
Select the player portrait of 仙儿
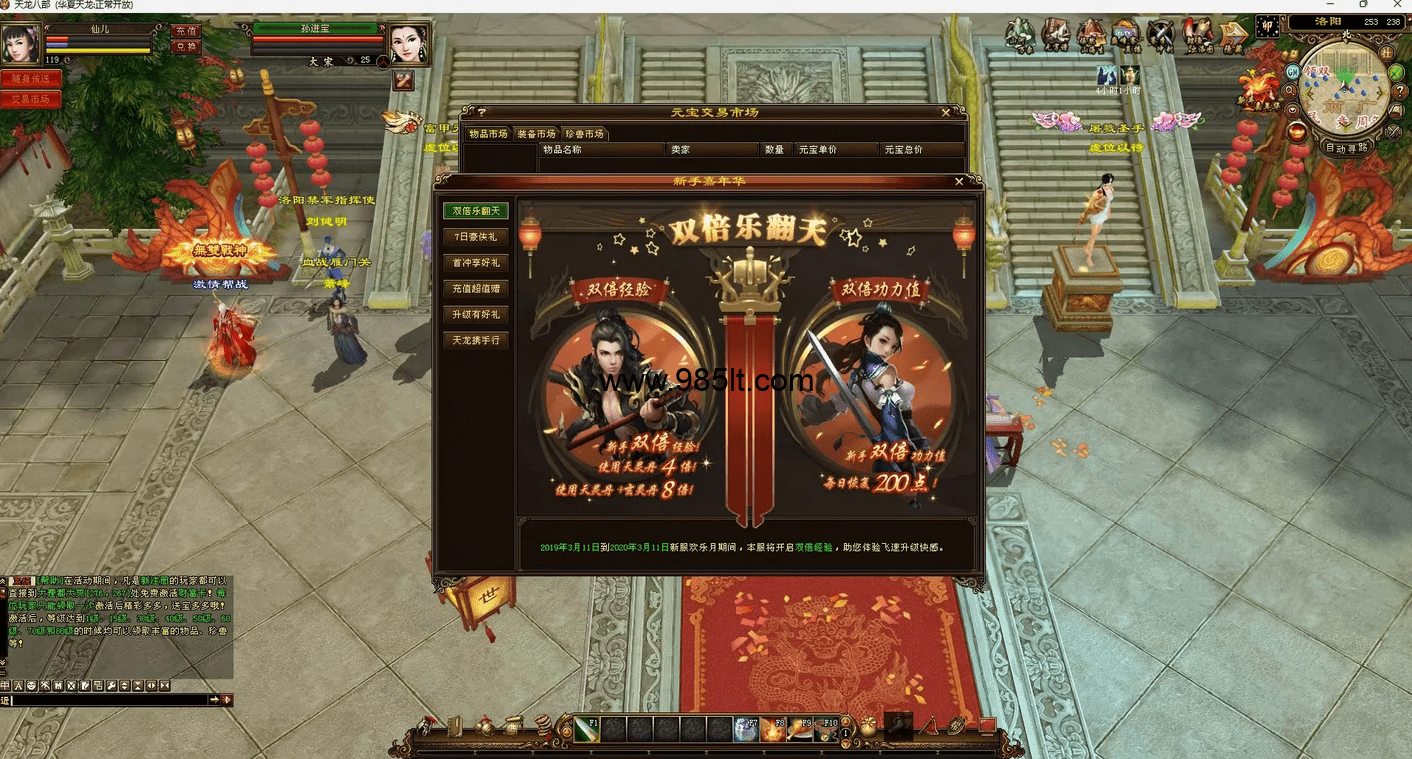coord(20,43)
